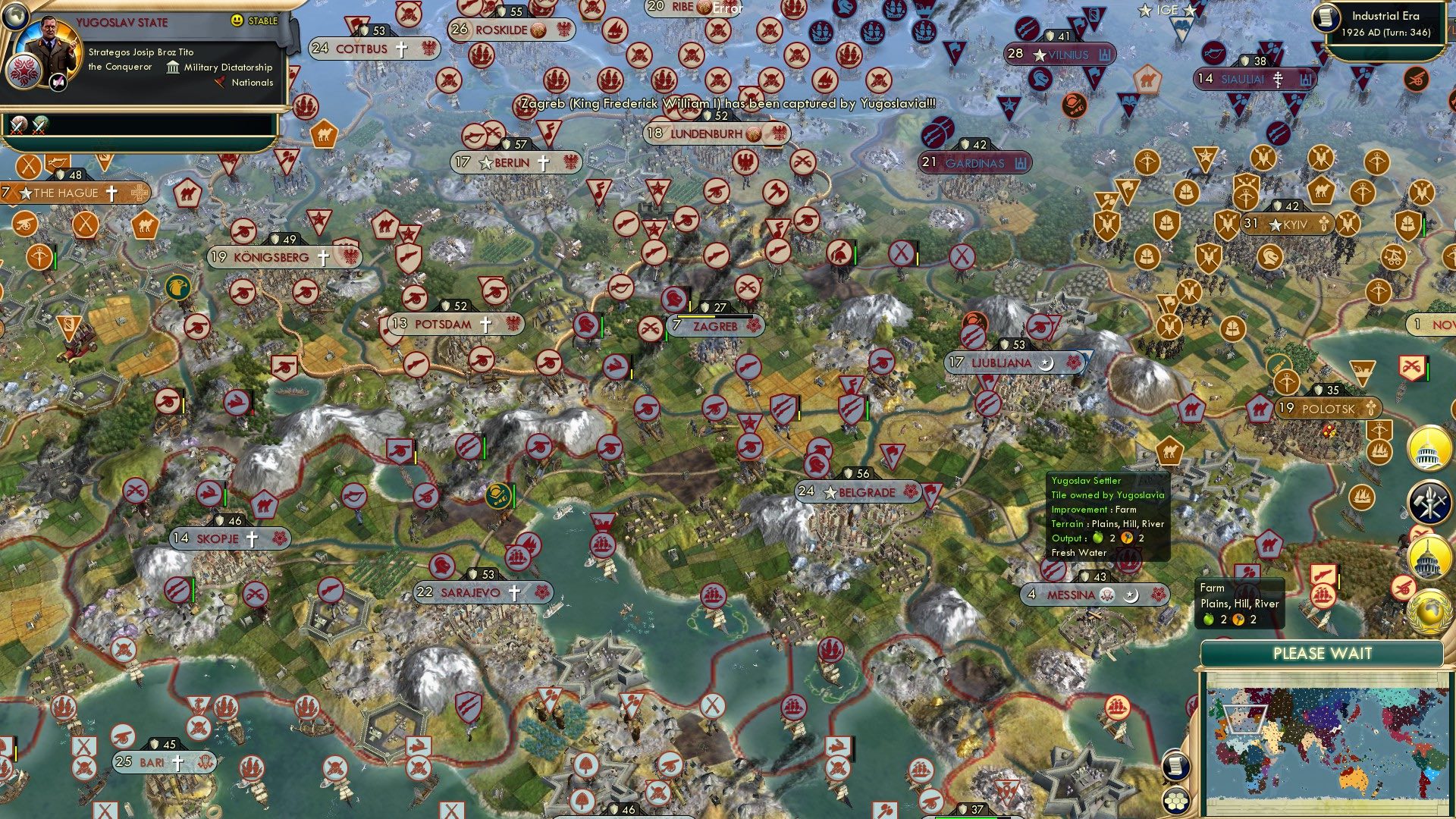
Task: Click Josip Broz Tito's leader portrait
Action: [x=51, y=47]
